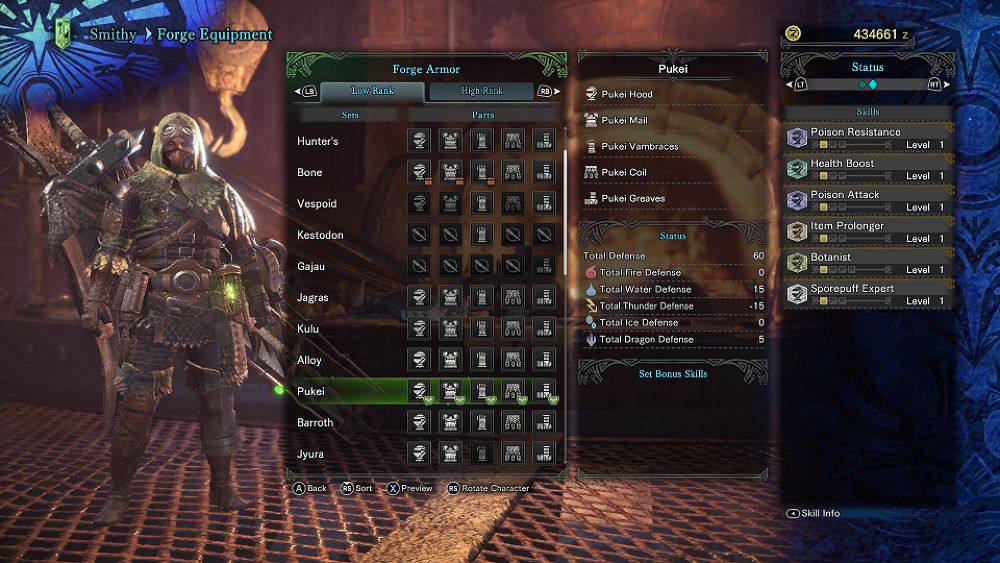
Task: Pick the Alloy armor set
Action: (310, 360)
